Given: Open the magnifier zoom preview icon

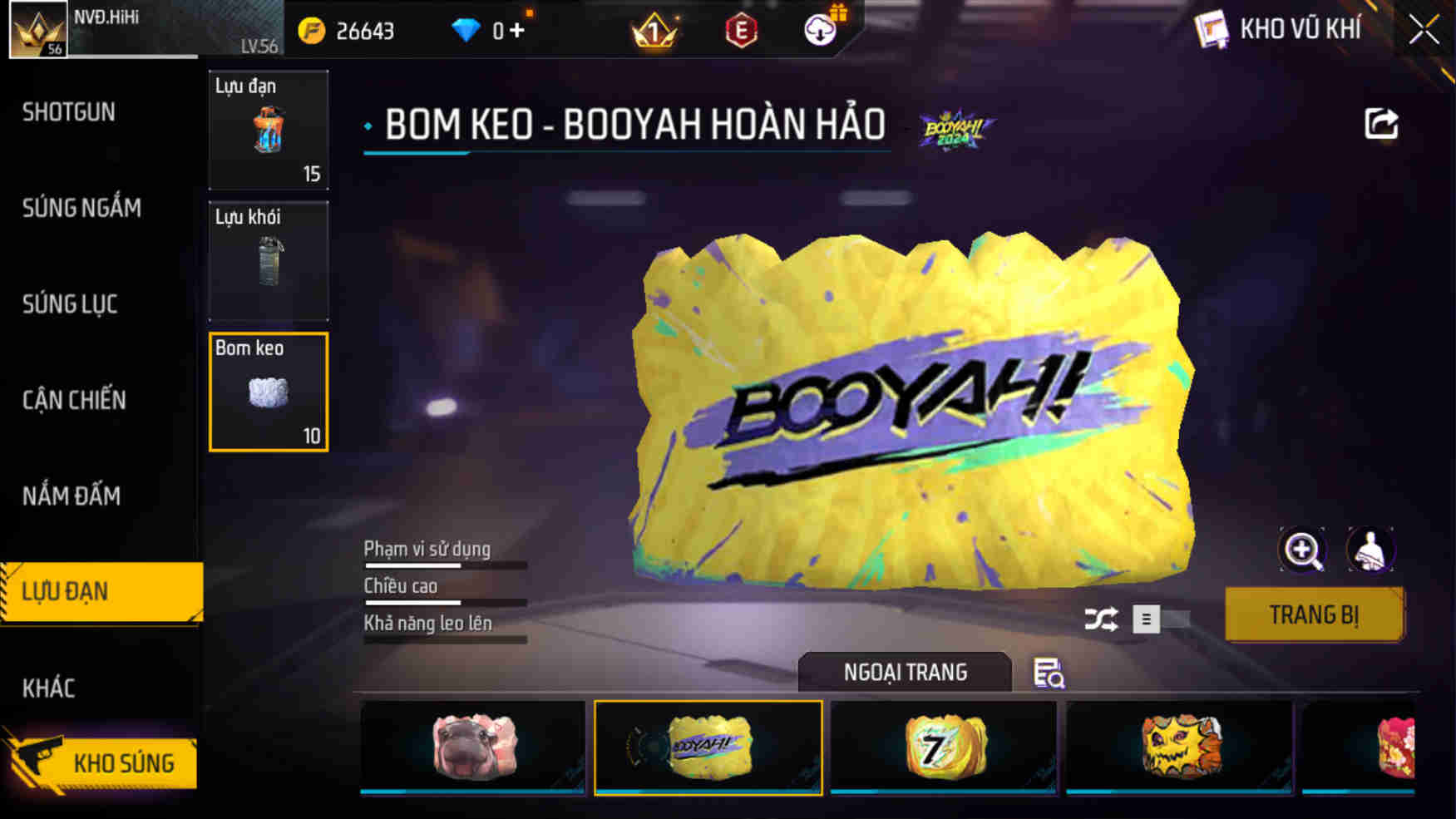Looking at the screenshot, I should click(1302, 550).
